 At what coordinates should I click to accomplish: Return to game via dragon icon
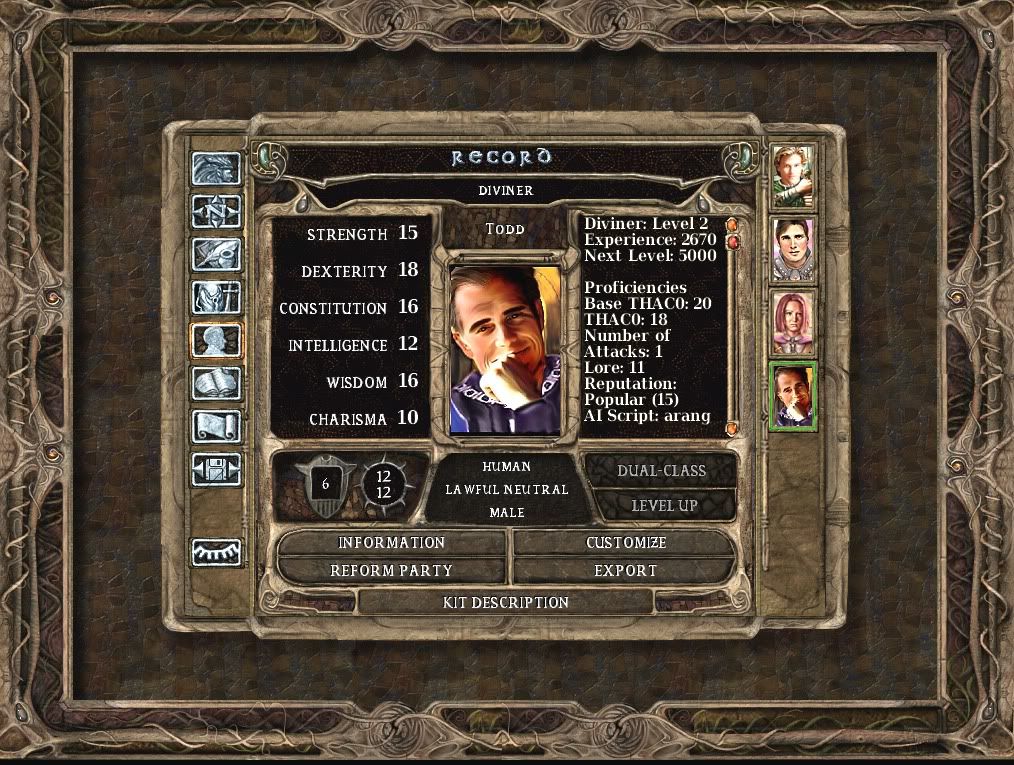tap(216, 169)
